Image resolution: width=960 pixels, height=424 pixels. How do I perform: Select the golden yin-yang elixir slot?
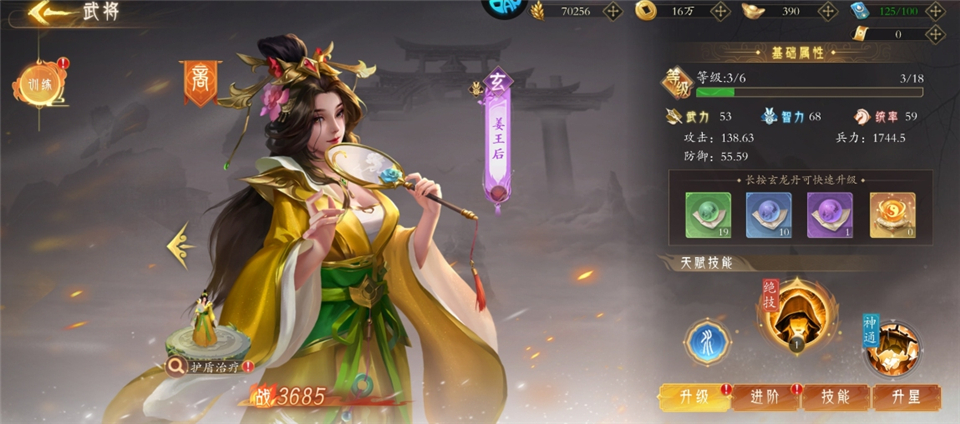point(891,213)
